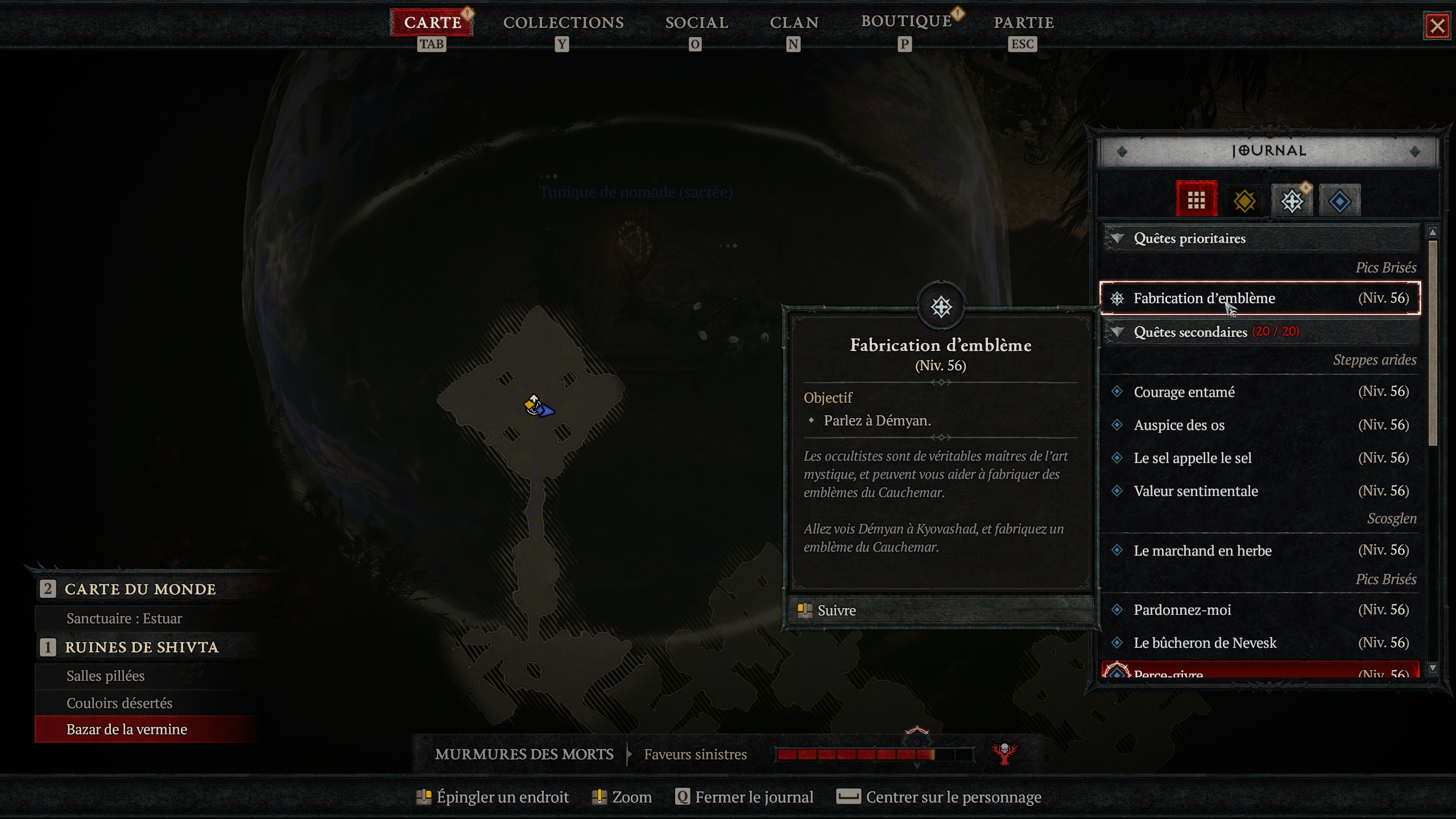Open the Social tab

tap(696, 23)
